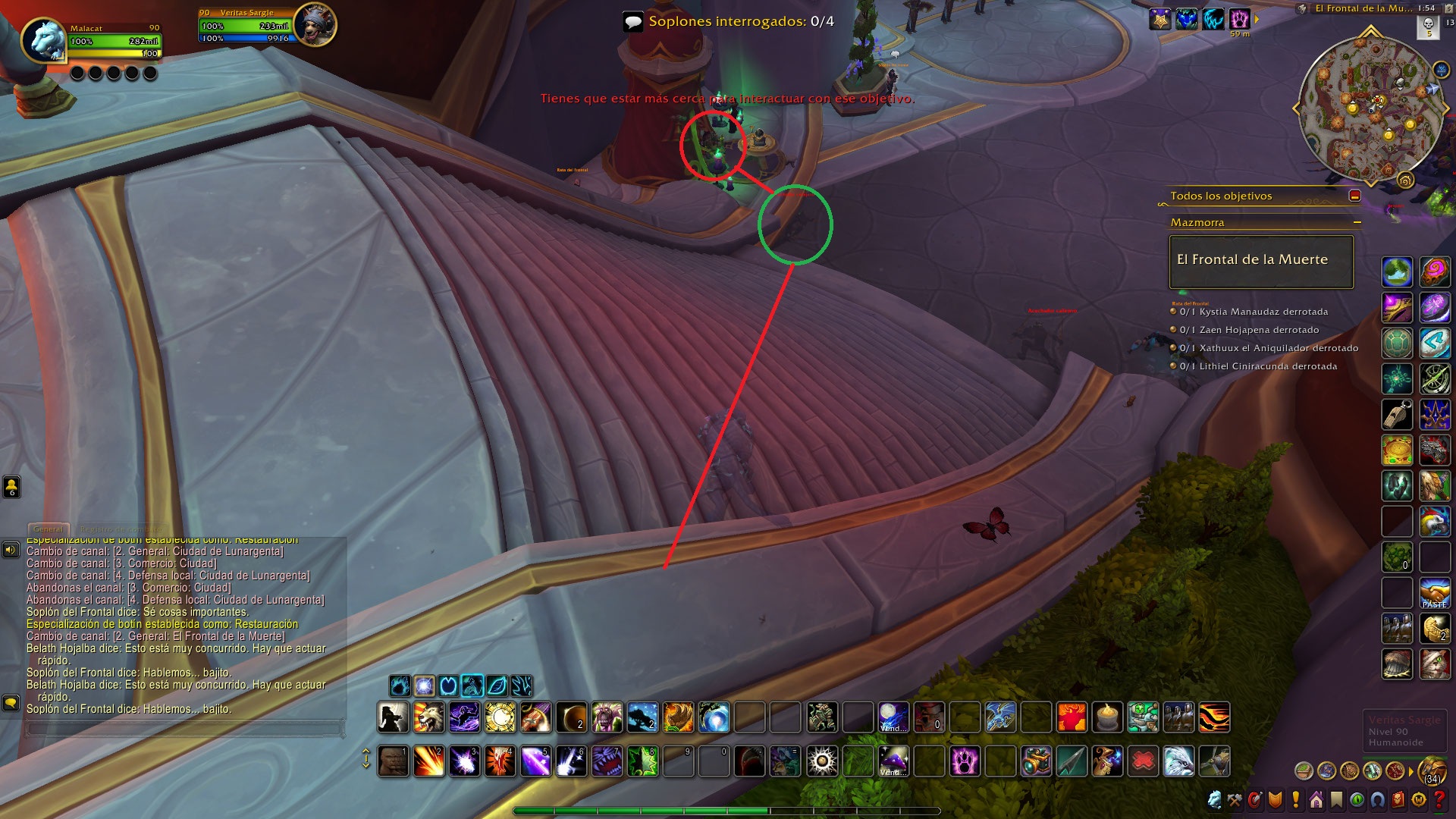Open the quest log exclamation button
Viewport: 1456px width, 819px height.
pyautogui.click(x=1296, y=800)
